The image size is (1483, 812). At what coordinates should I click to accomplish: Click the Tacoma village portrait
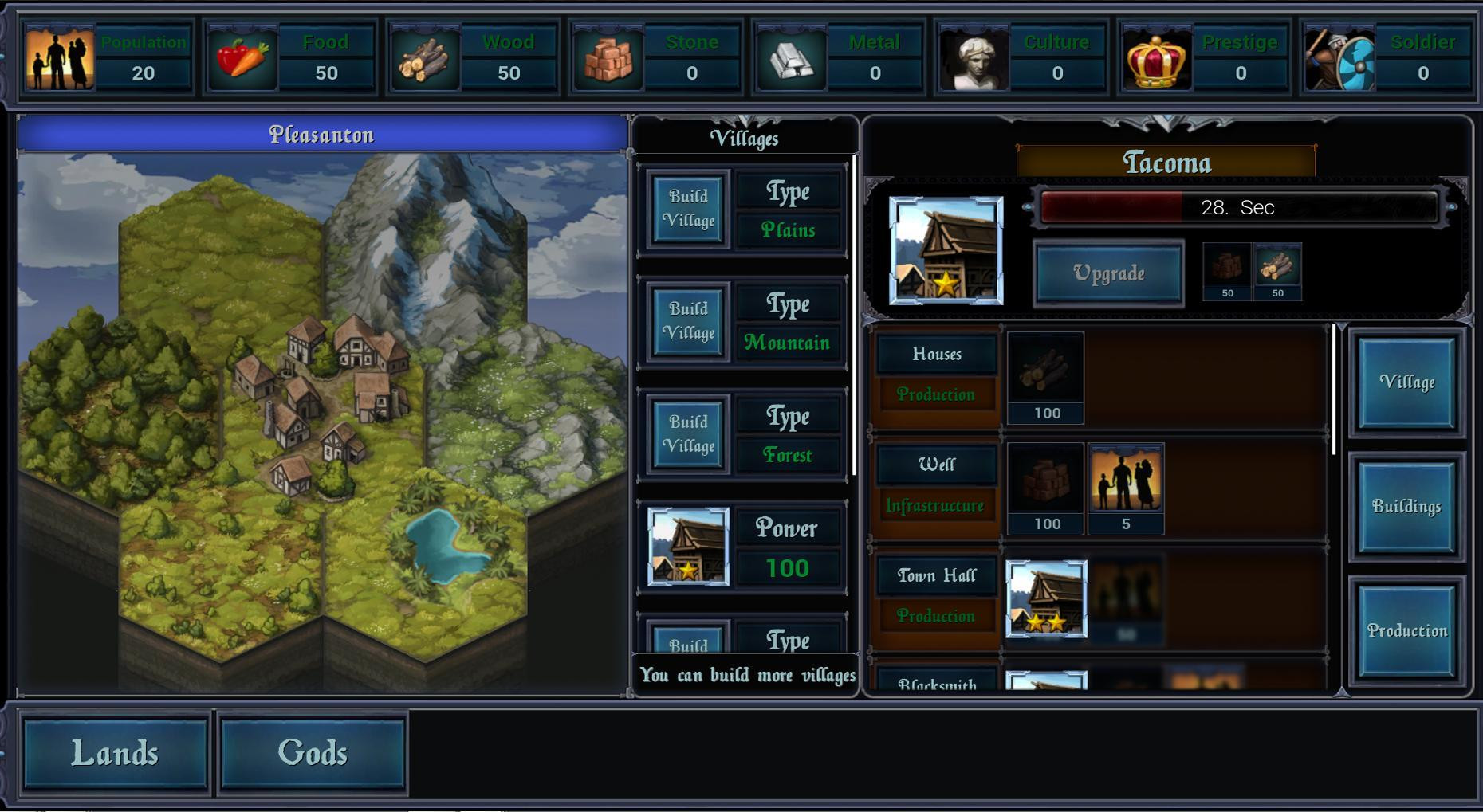(946, 251)
